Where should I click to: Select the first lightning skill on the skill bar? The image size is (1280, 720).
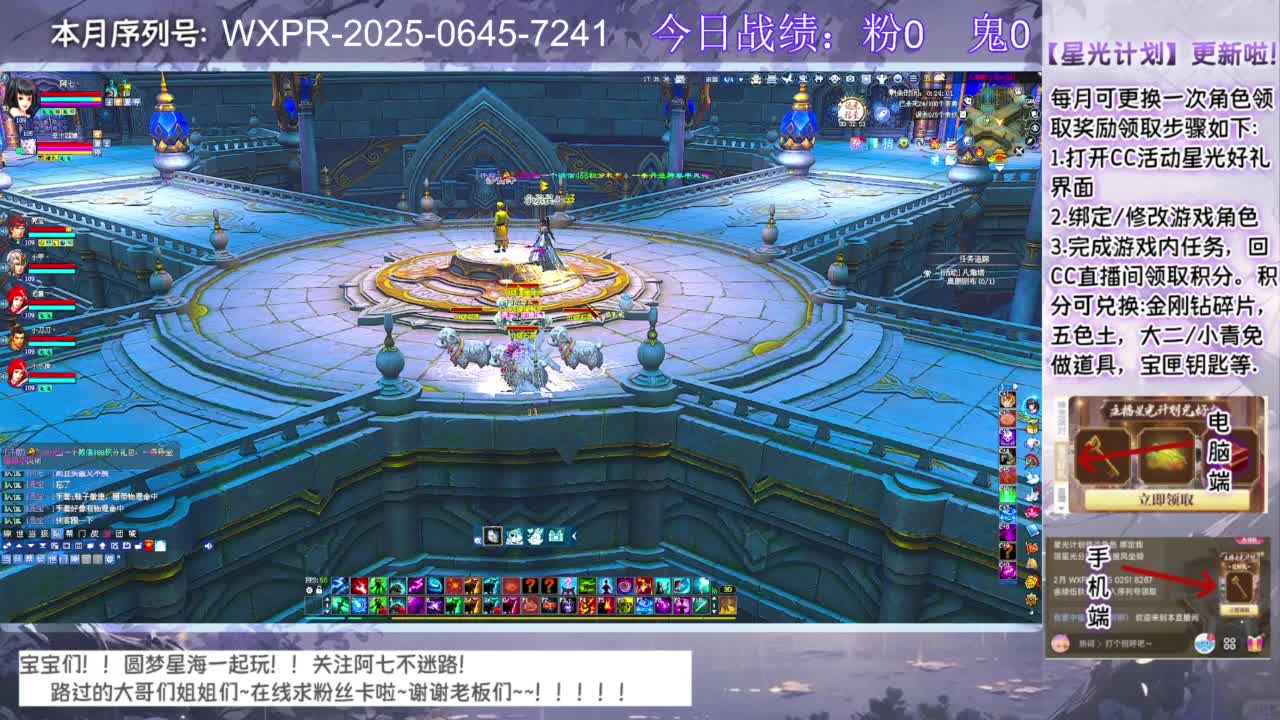(x=339, y=585)
